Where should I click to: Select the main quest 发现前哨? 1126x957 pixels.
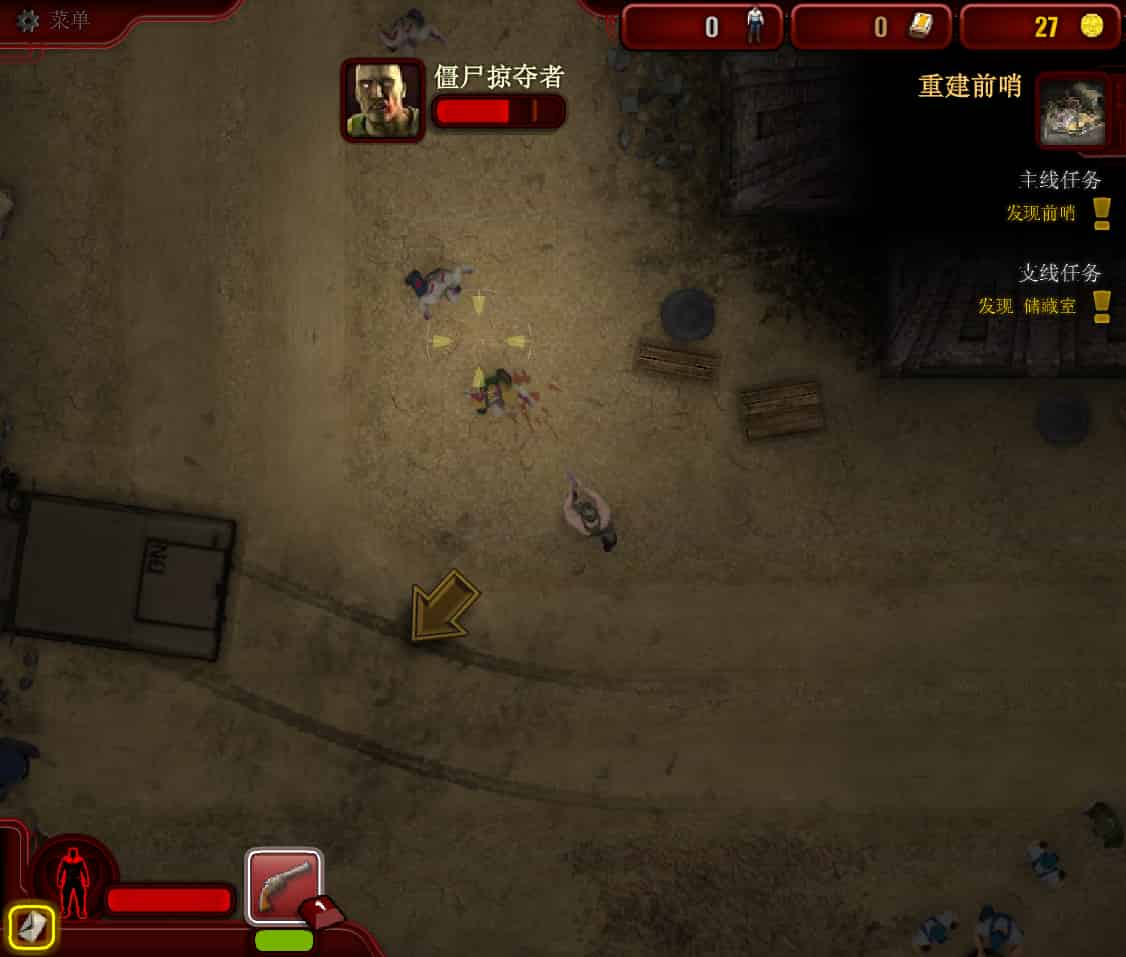tap(1042, 213)
